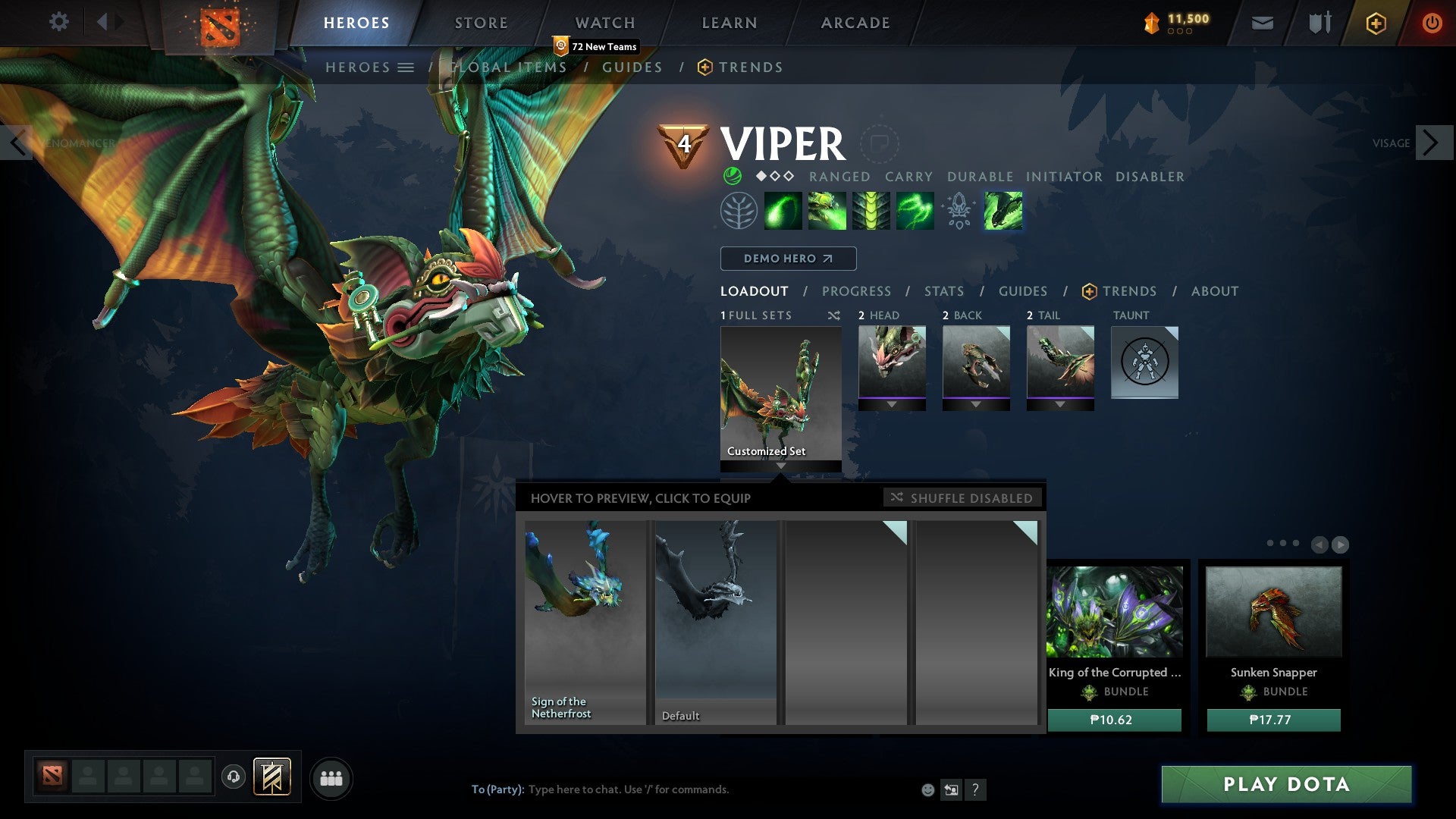
Task: Open the ARCADE menu item
Action: pos(855,22)
